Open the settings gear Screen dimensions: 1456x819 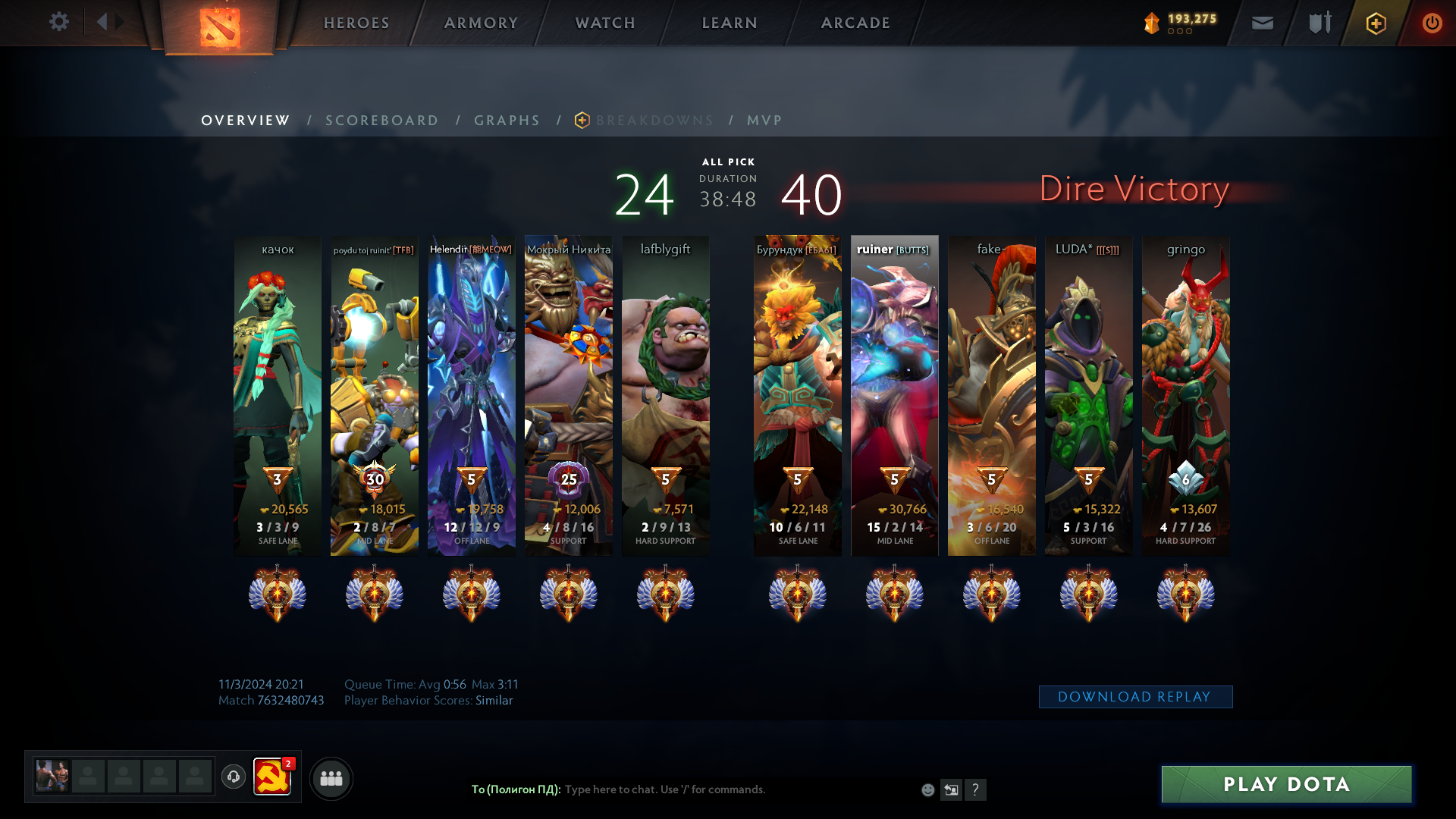click(59, 22)
